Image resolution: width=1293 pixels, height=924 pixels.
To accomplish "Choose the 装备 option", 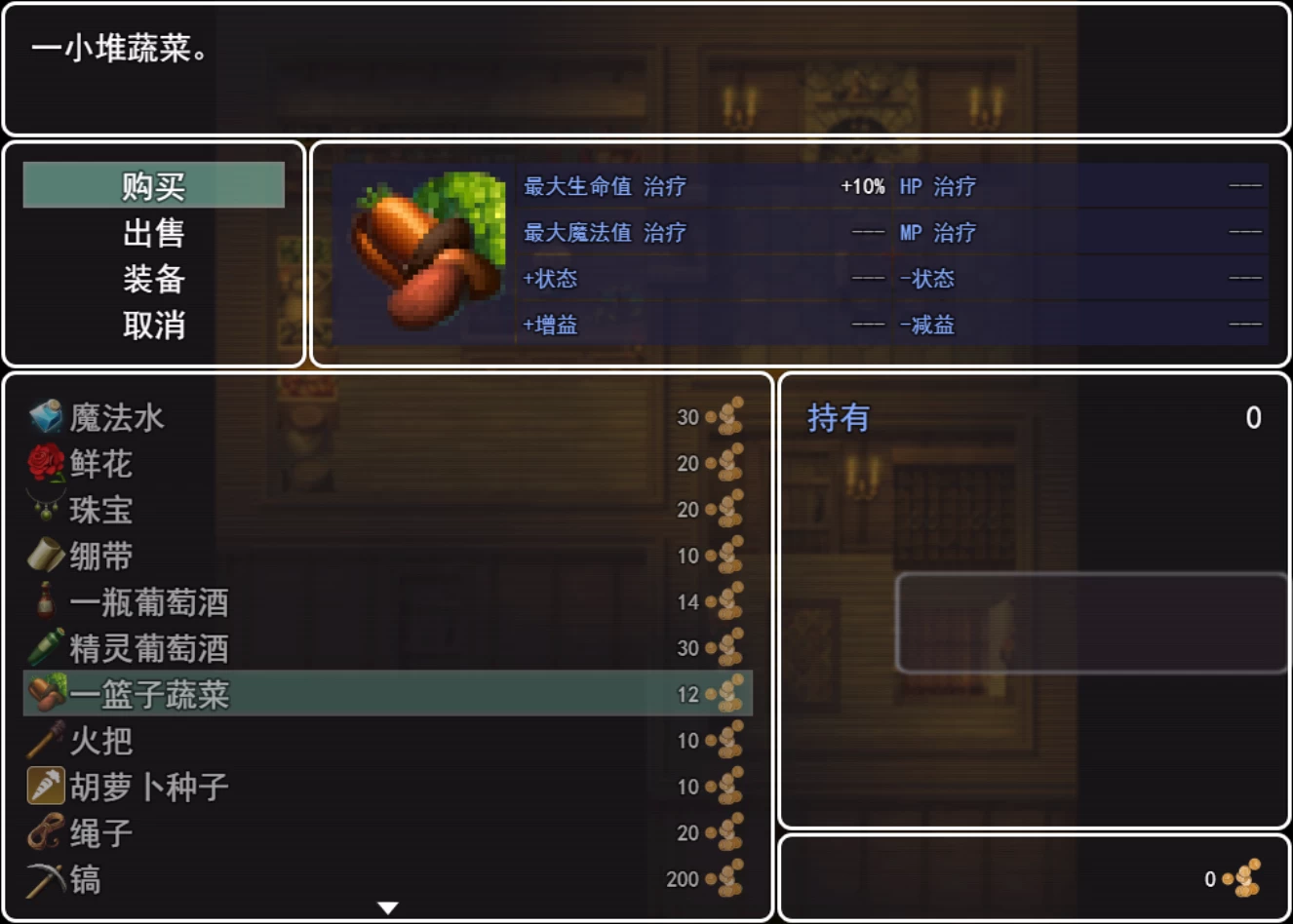I will click(153, 280).
